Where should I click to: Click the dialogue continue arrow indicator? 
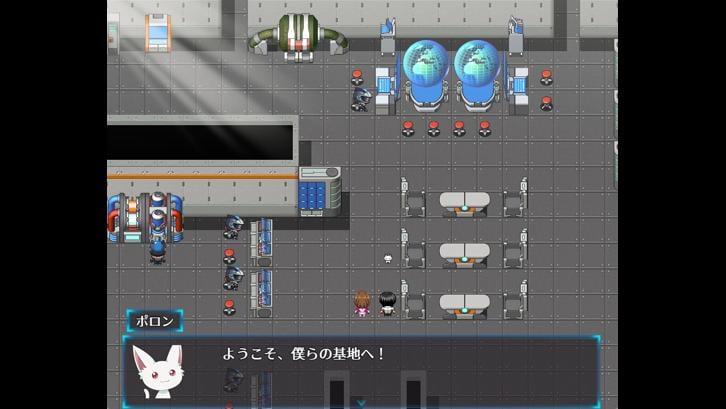[361, 402]
